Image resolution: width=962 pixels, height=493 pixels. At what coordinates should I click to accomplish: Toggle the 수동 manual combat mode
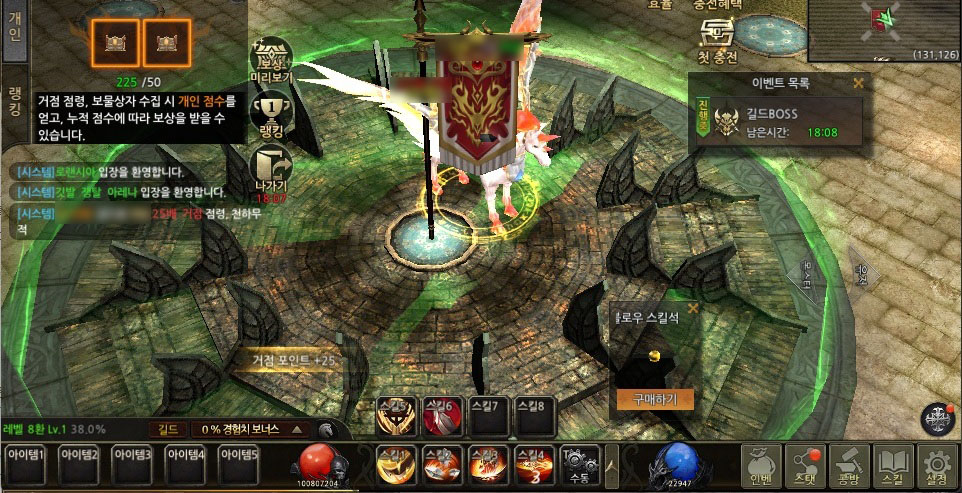[579, 465]
